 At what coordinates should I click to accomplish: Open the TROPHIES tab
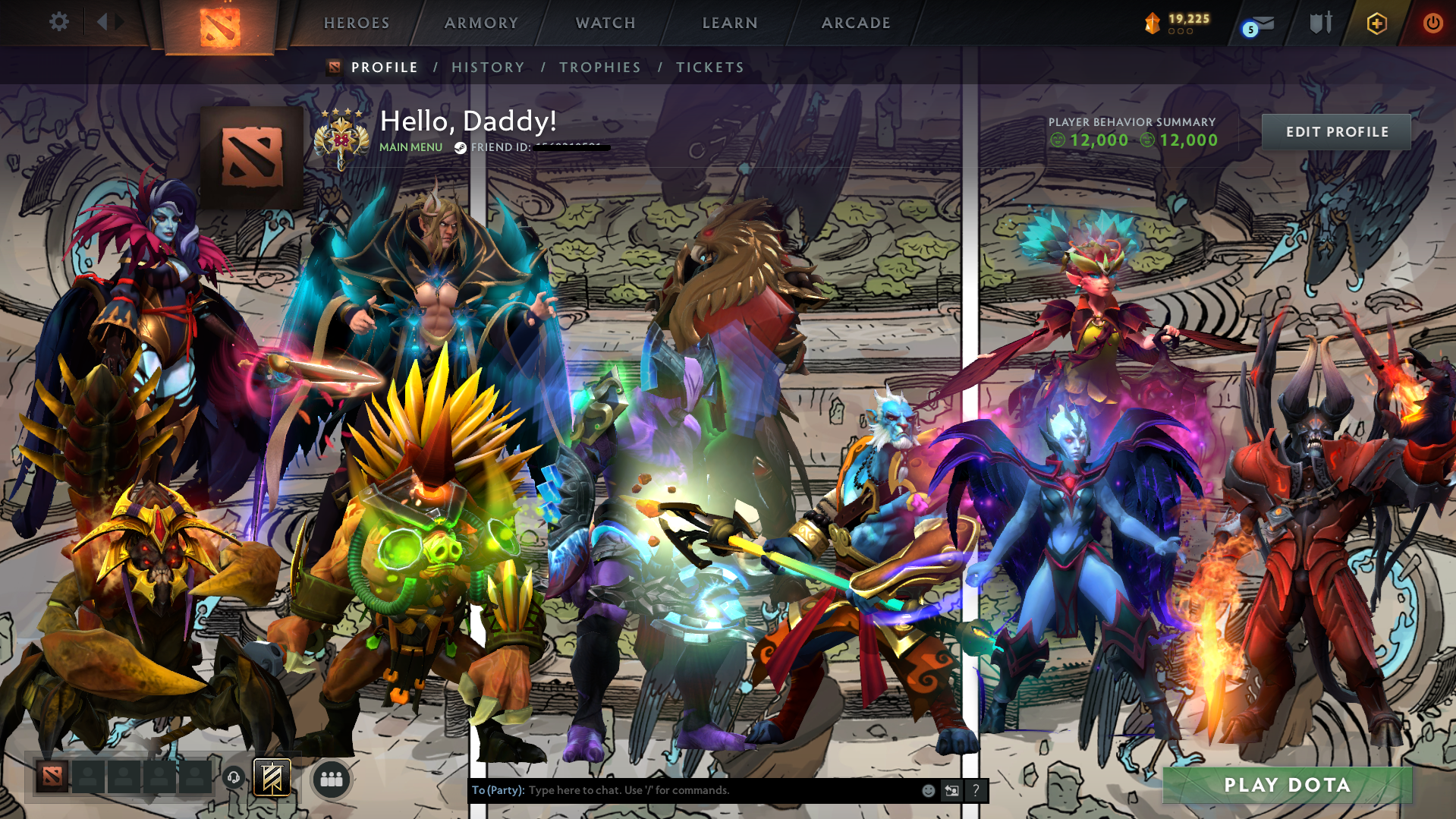[x=599, y=67]
